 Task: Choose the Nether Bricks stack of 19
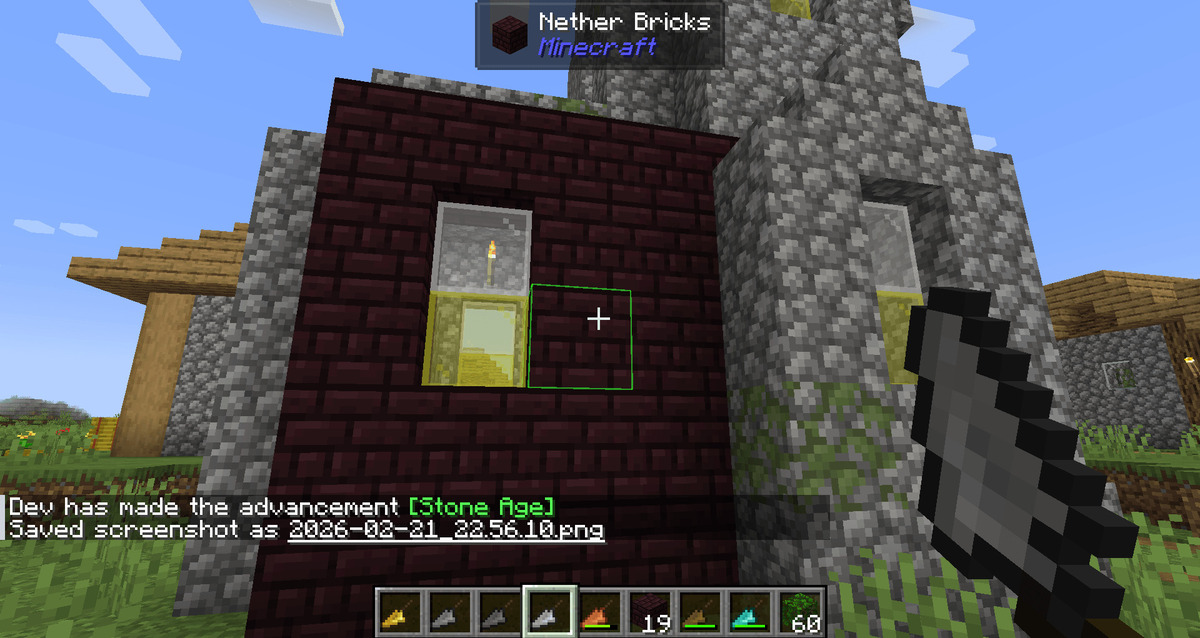coord(650,612)
